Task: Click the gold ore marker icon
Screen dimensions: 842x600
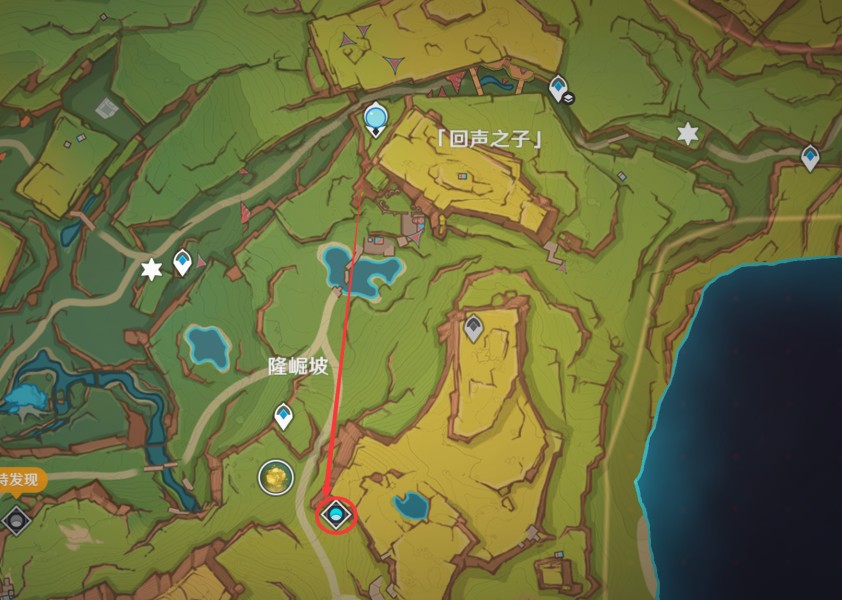Action: (273, 477)
